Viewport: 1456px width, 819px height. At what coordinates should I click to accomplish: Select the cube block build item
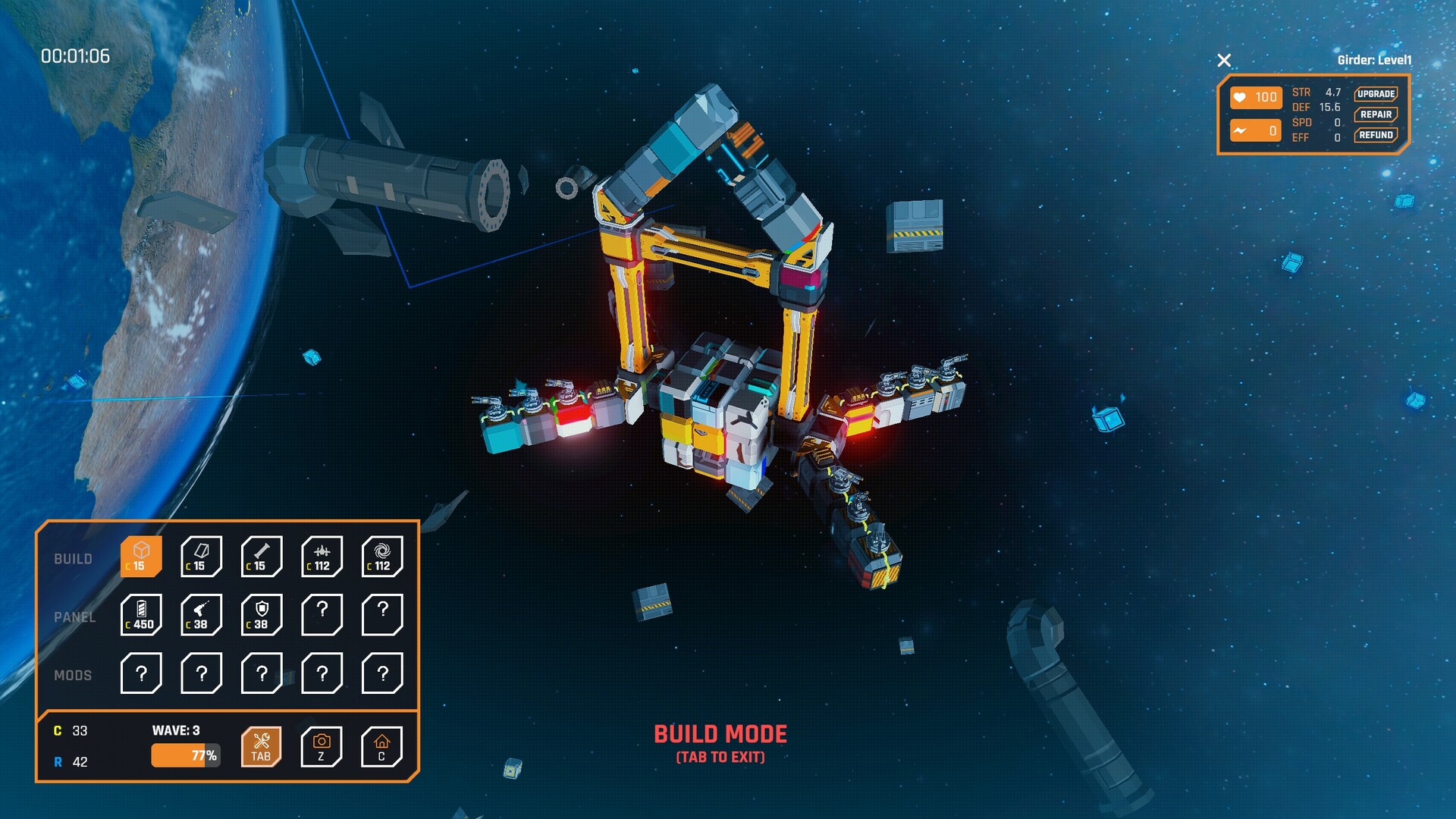(141, 557)
